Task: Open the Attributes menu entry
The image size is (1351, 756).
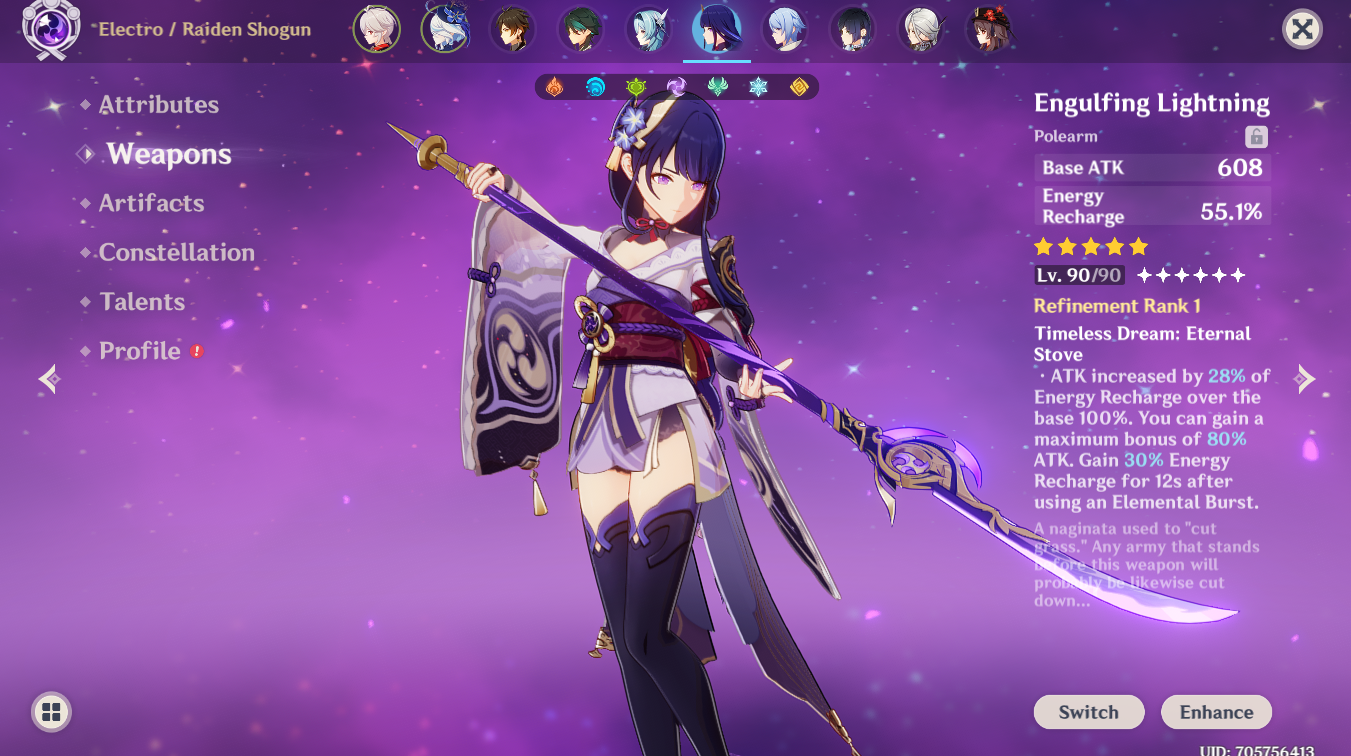Action: click(x=158, y=105)
